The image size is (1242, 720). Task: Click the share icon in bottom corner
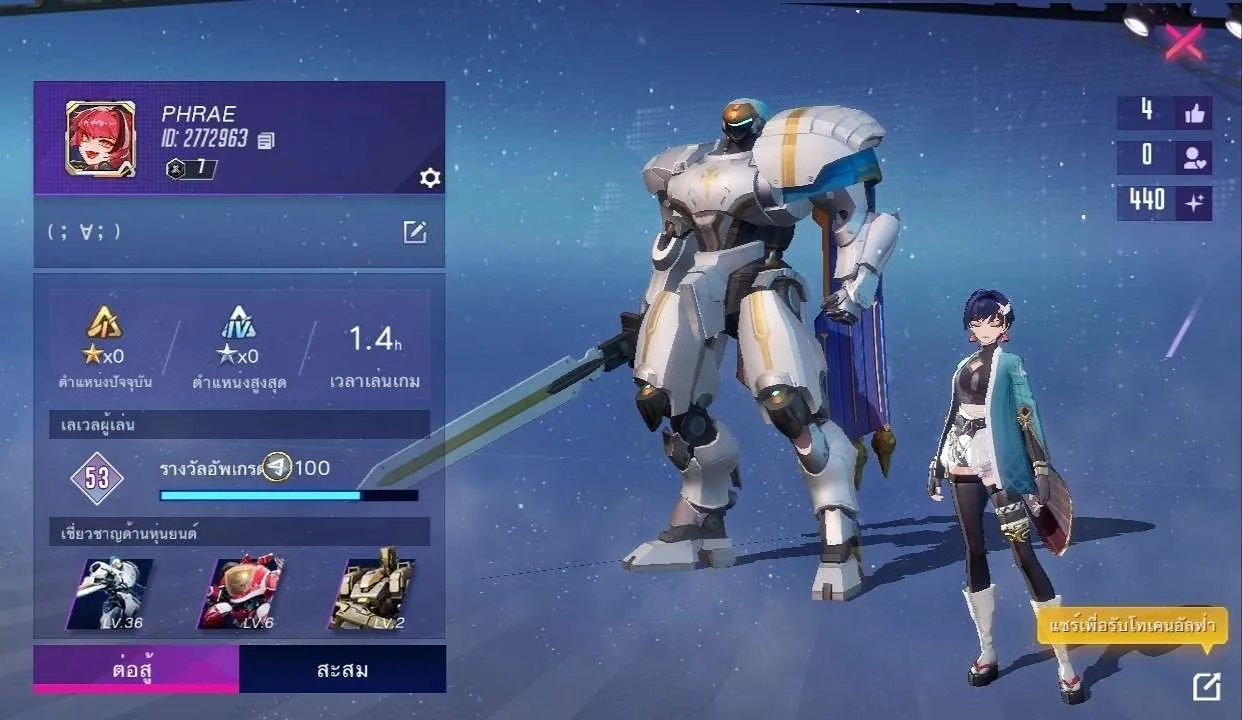click(x=1207, y=686)
